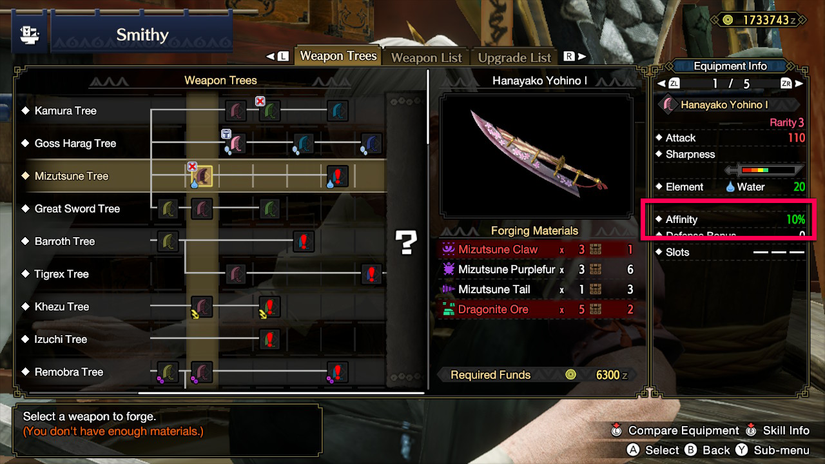Screen dimensions: 825x464
Task: Click the large question mark panel
Action: pyautogui.click(x=405, y=241)
